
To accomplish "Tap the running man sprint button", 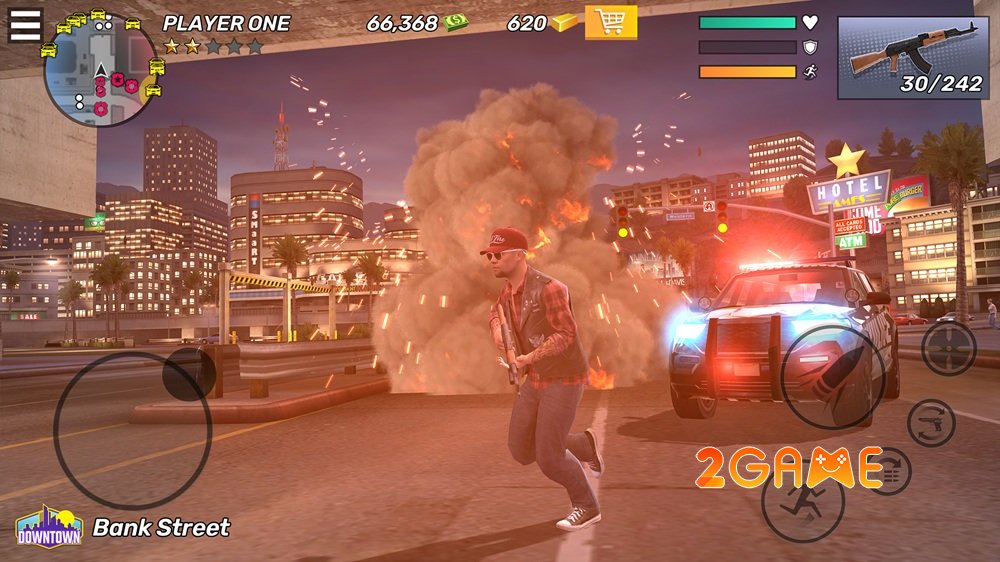I will click(802, 500).
